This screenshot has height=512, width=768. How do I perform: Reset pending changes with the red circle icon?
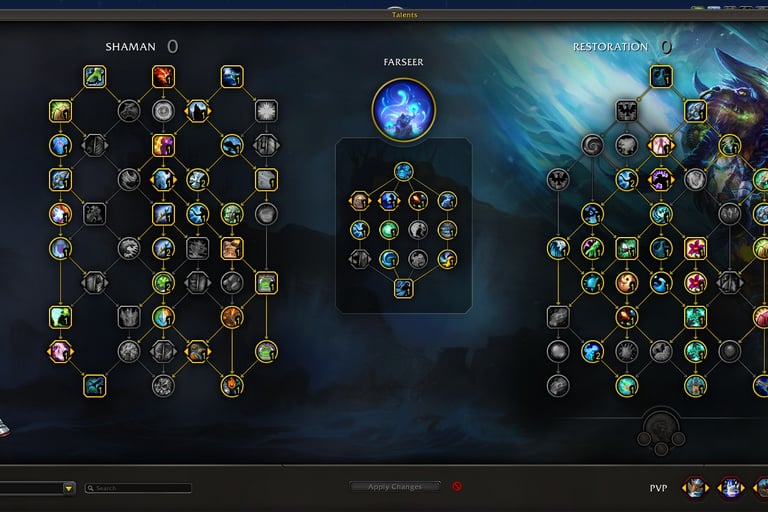457,486
